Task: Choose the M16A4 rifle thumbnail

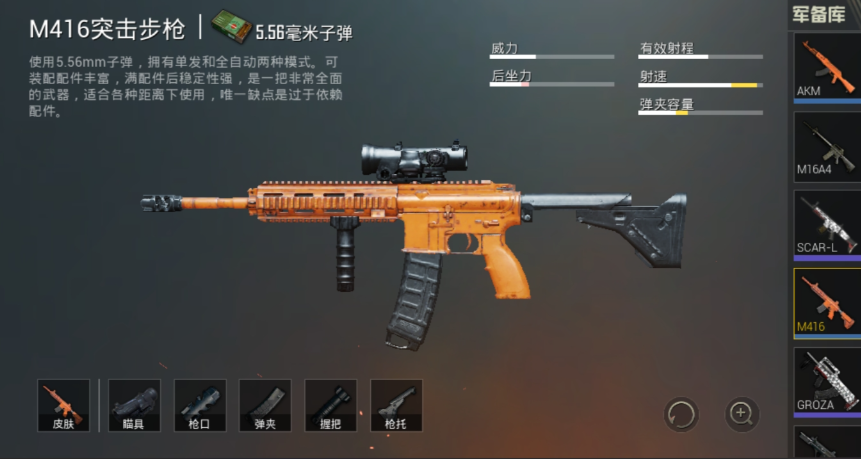Action: 827,146
